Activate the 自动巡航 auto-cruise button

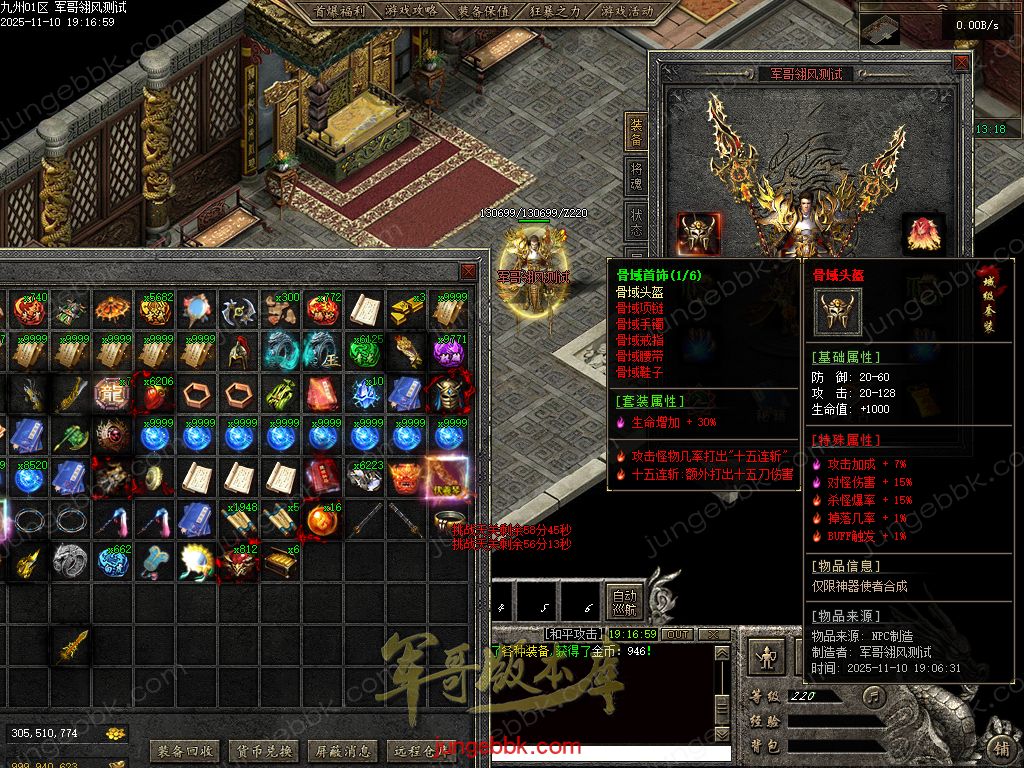[624, 601]
